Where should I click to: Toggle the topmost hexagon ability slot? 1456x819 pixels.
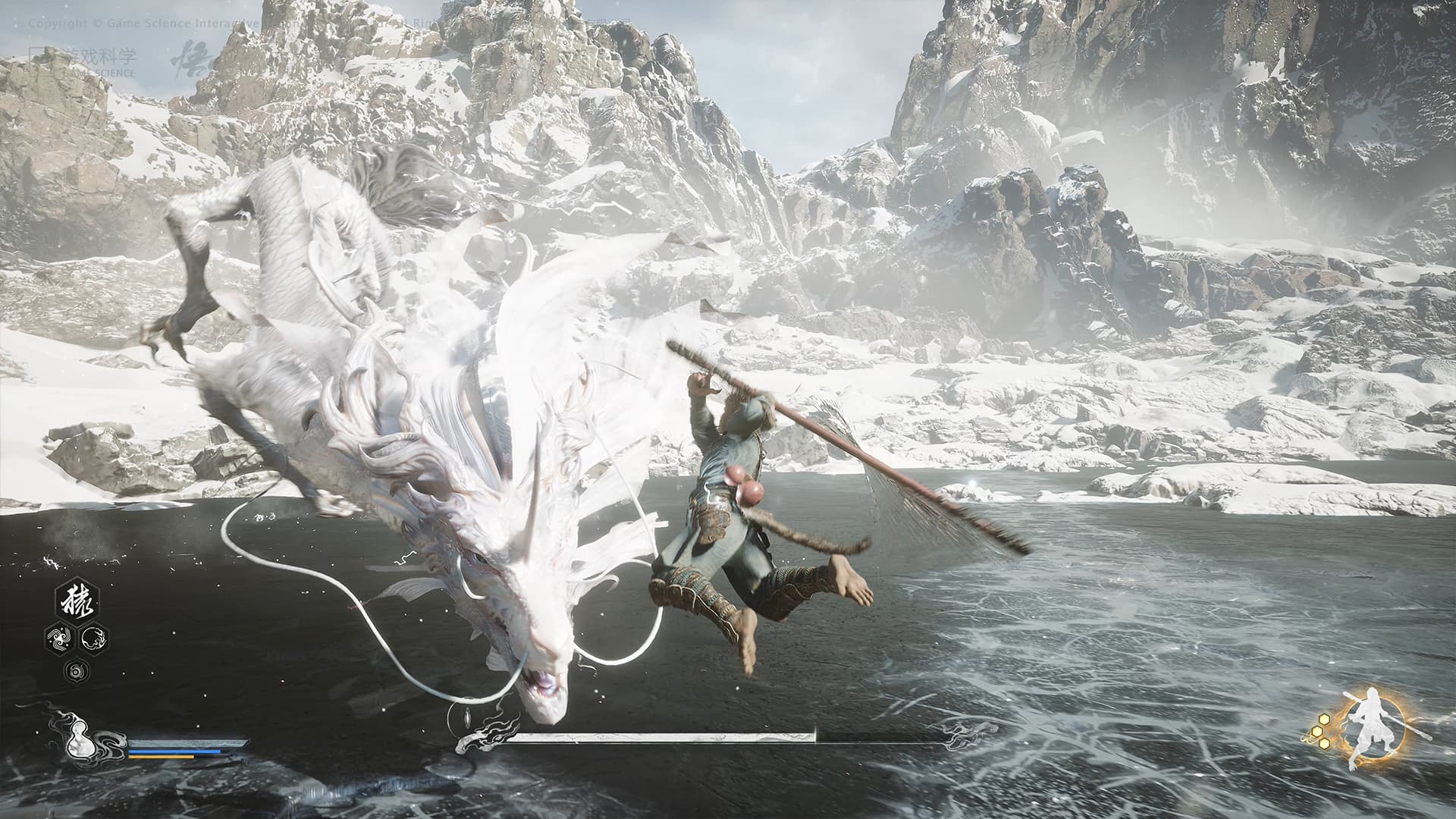point(76,601)
